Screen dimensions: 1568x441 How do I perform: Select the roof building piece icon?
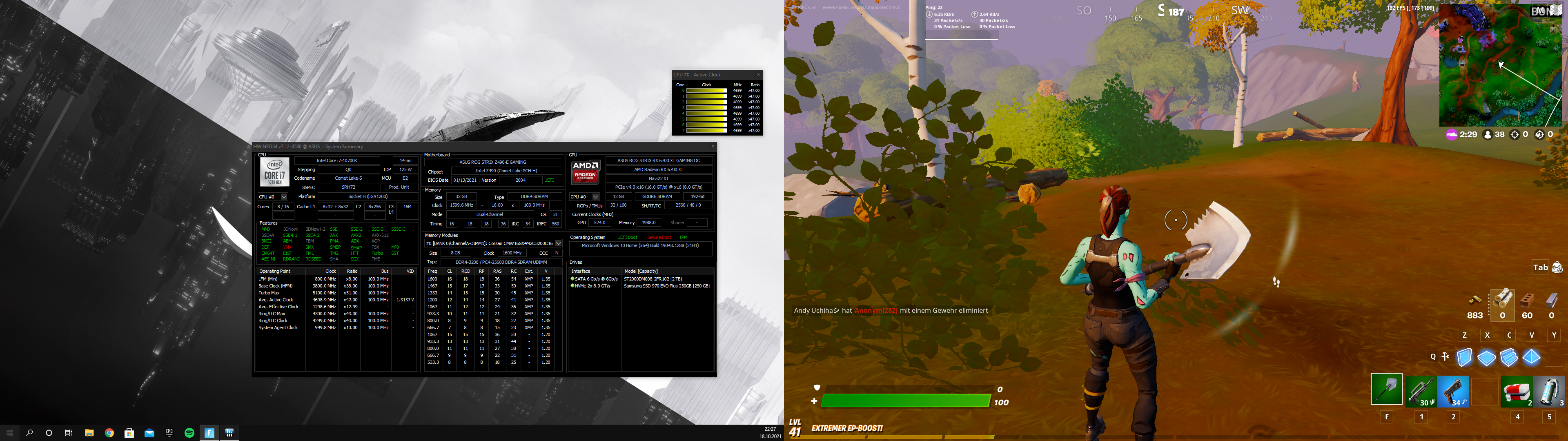tap(1532, 358)
